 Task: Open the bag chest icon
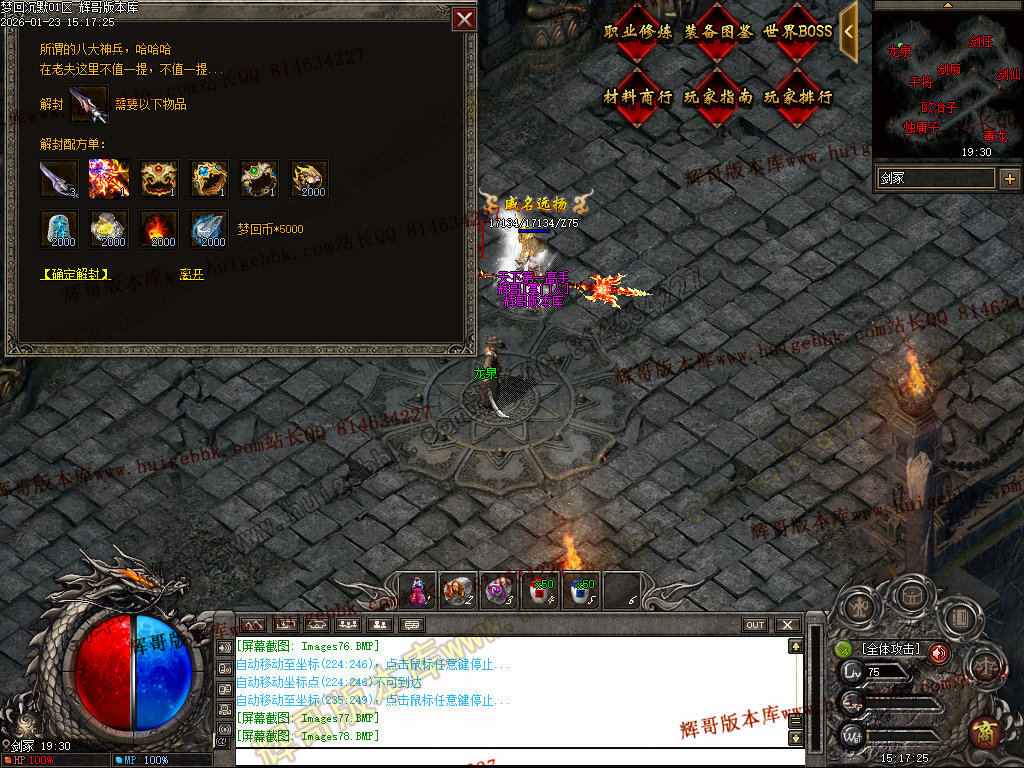pyautogui.click(x=912, y=596)
